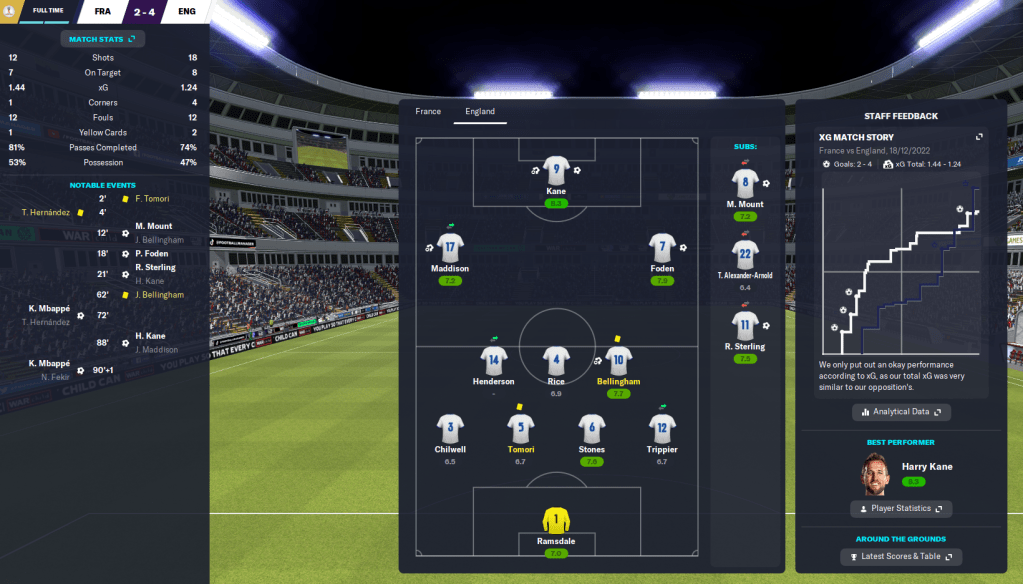Viewport: 1023px width, 584px height.
Task: Click Rice's number 4 shirt
Action: pyautogui.click(x=556, y=360)
